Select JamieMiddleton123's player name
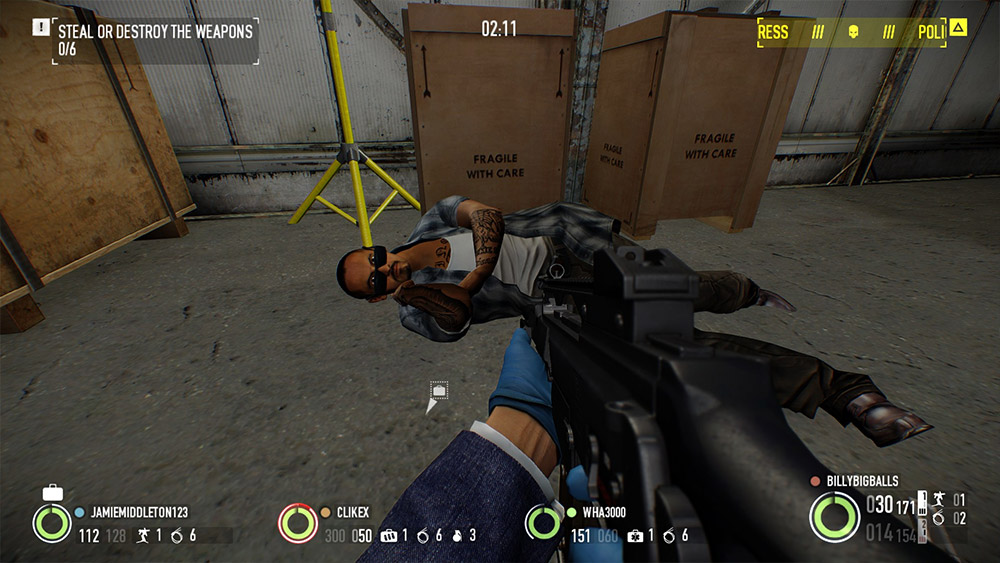 tap(139, 511)
